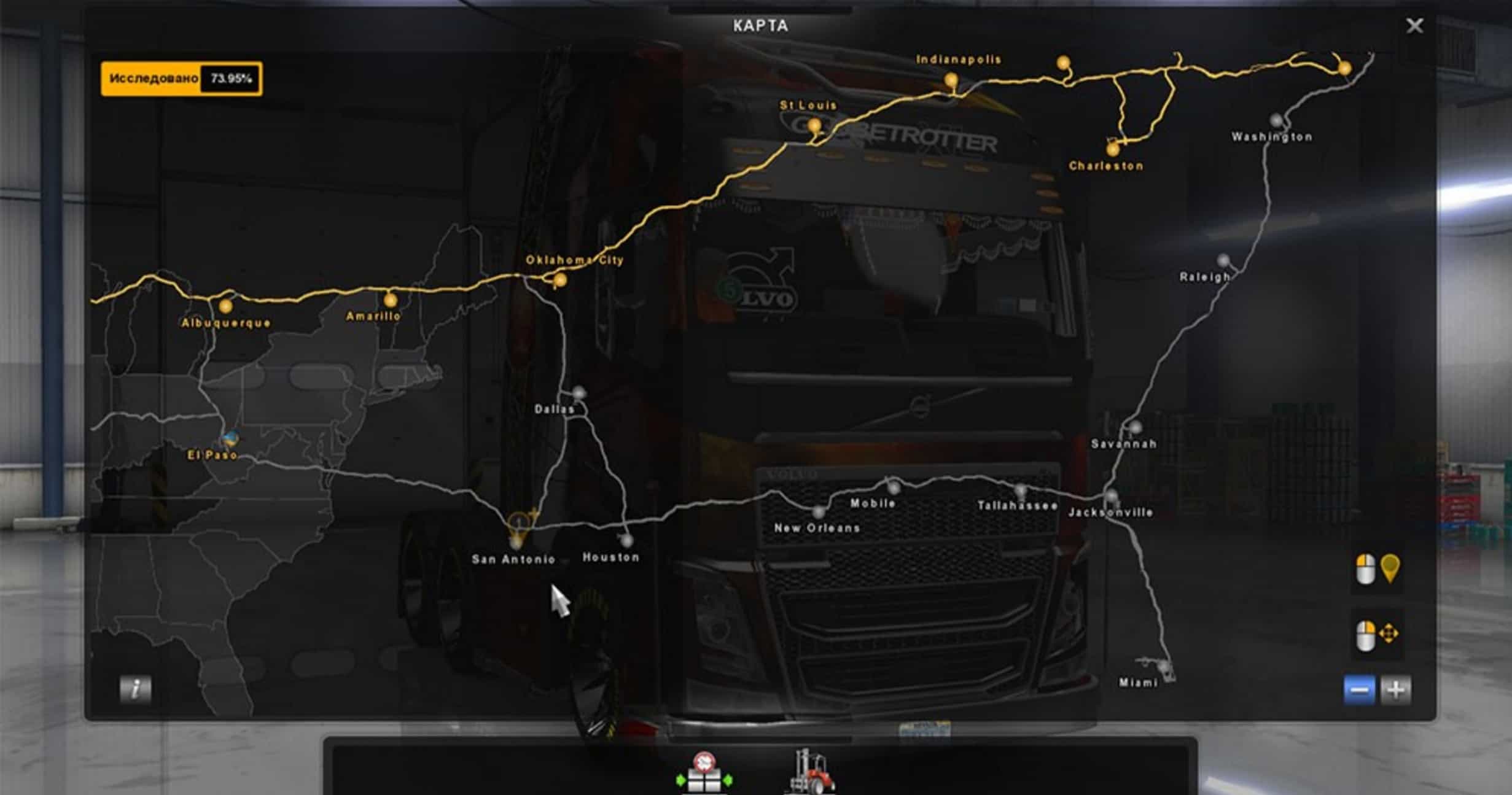Choose the Raleigh city marker
Screen dimensions: 1512x795
click(1223, 260)
